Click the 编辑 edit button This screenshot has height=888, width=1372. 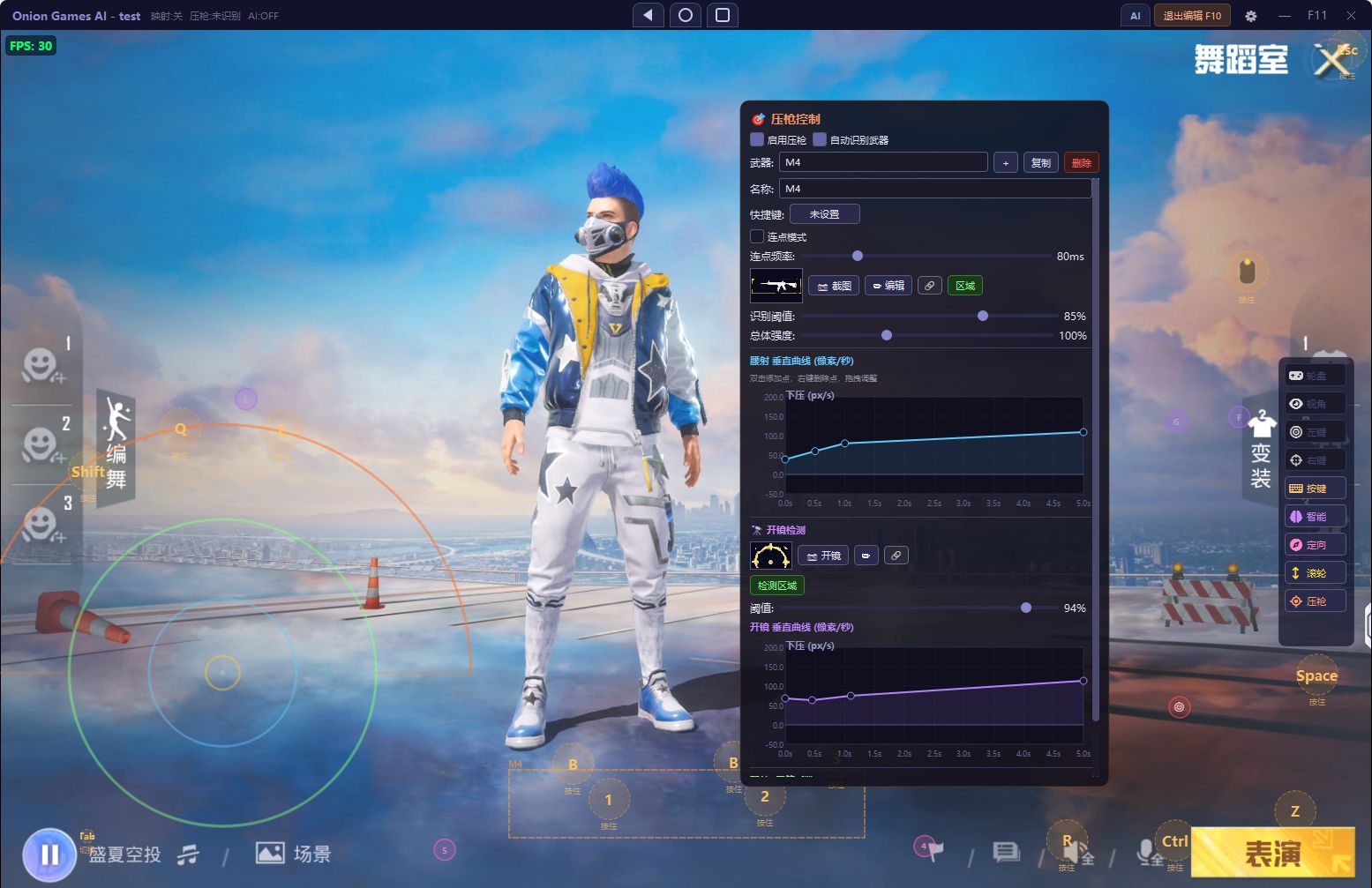tap(888, 286)
